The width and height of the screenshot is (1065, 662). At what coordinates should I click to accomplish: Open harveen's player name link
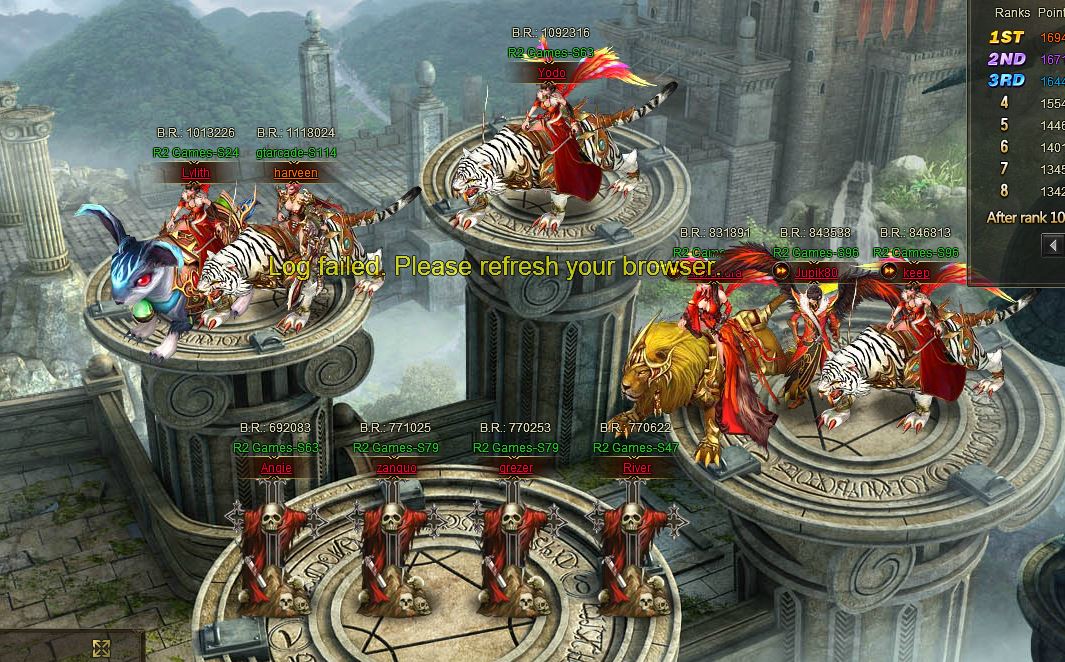tap(295, 173)
